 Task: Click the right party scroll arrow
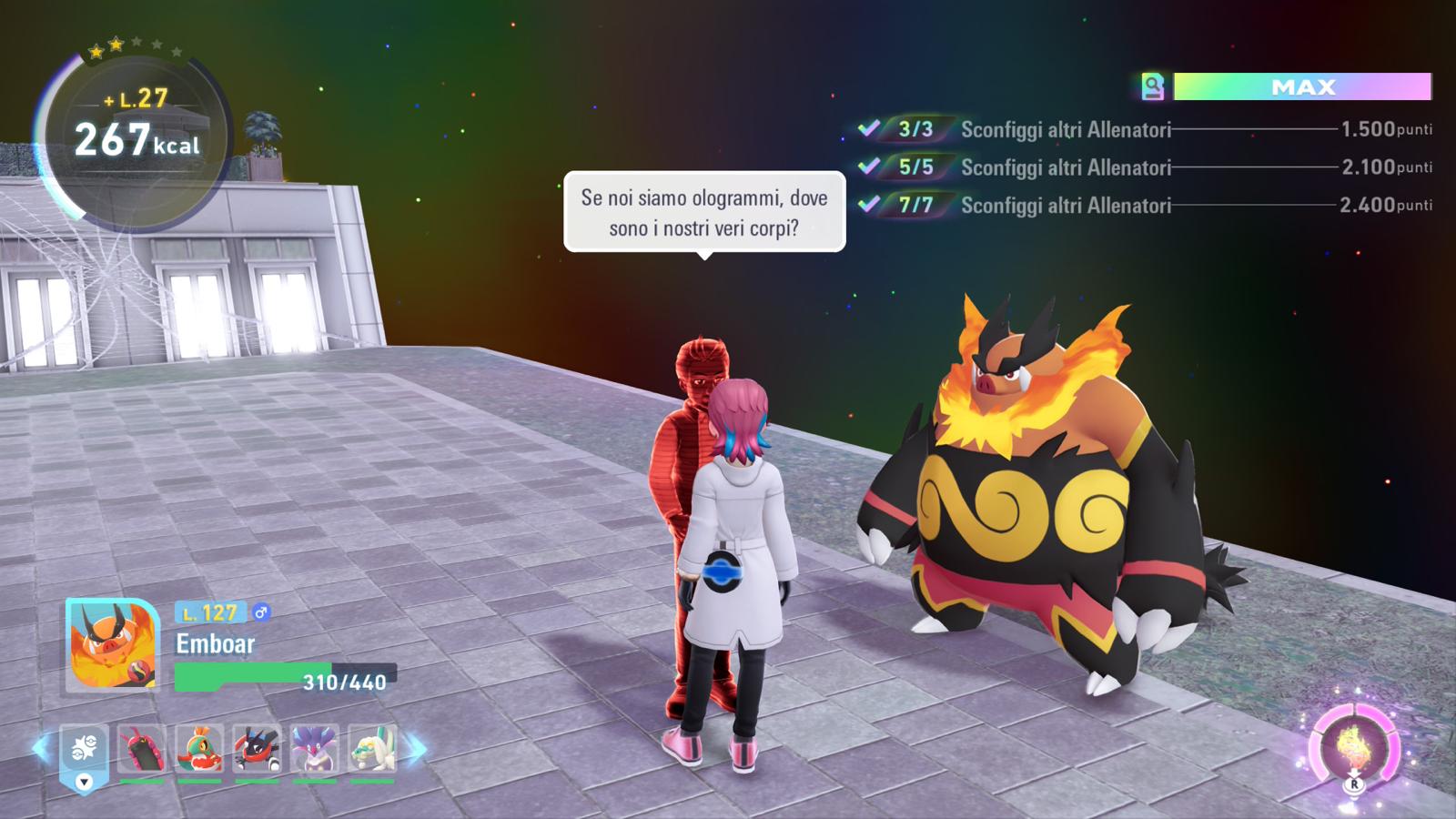(x=416, y=749)
